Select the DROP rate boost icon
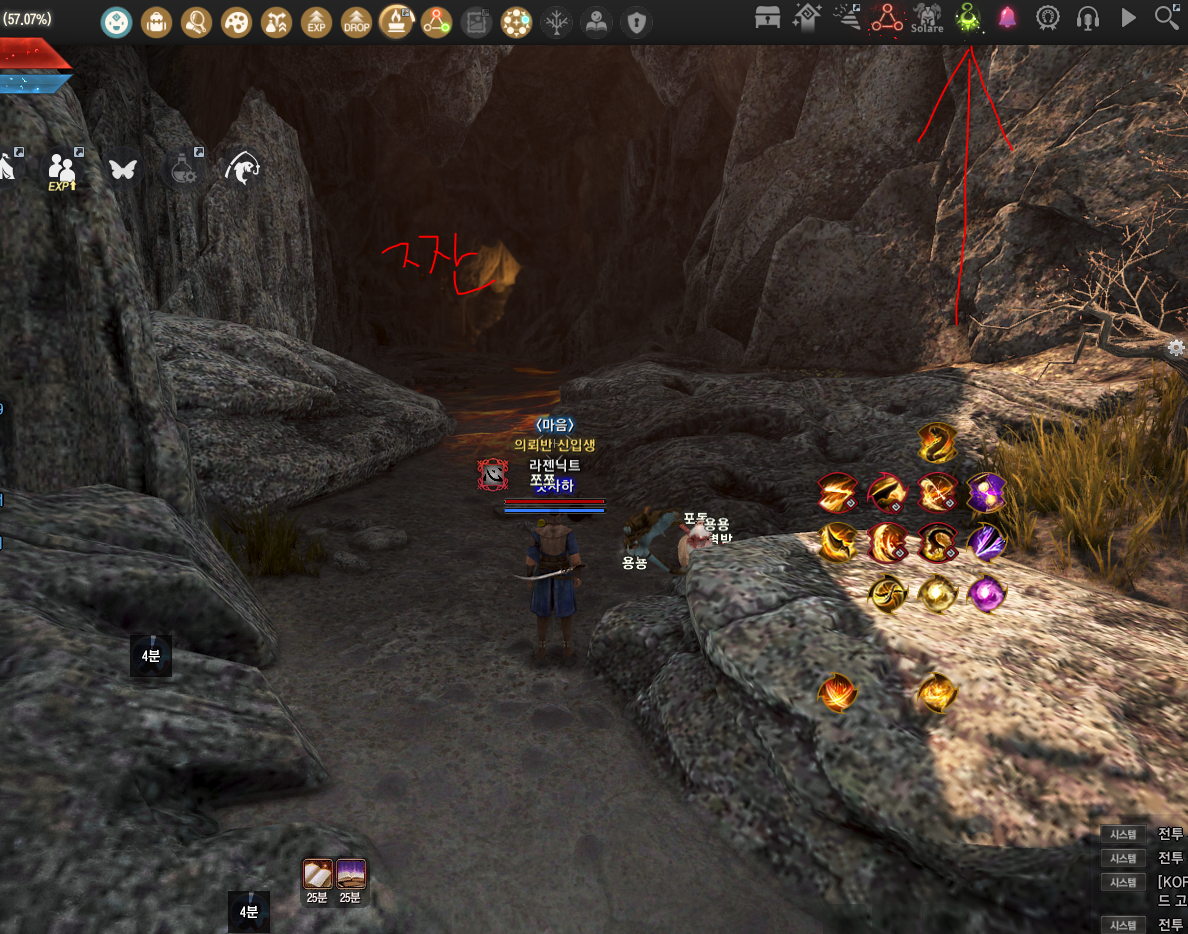Image resolution: width=1188 pixels, height=934 pixels. click(356, 21)
